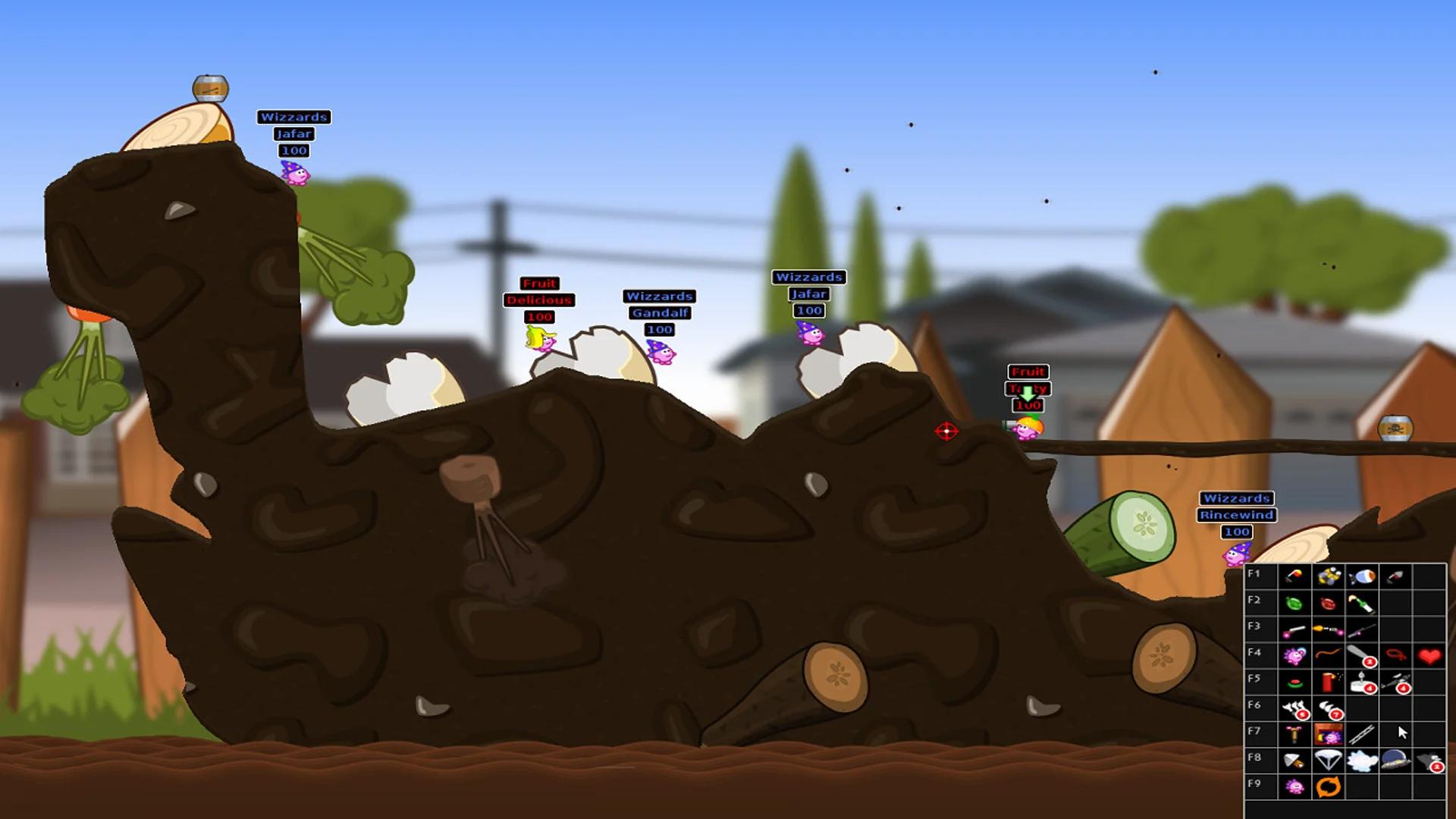Choose the bee weapon icon
This screenshot has width=1456, height=819.
pyautogui.click(x=1328, y=576)
